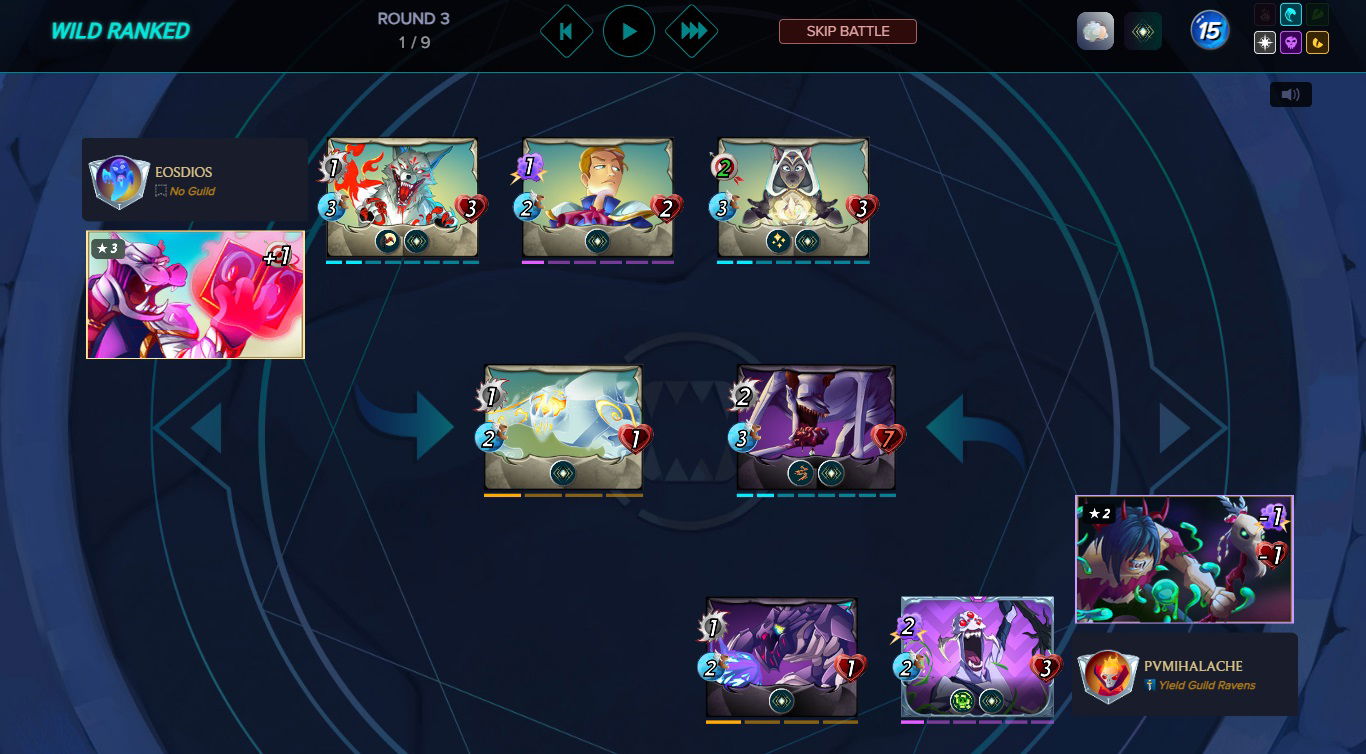Select the gold dragon splinter icon

click(x=1317, y=42)
